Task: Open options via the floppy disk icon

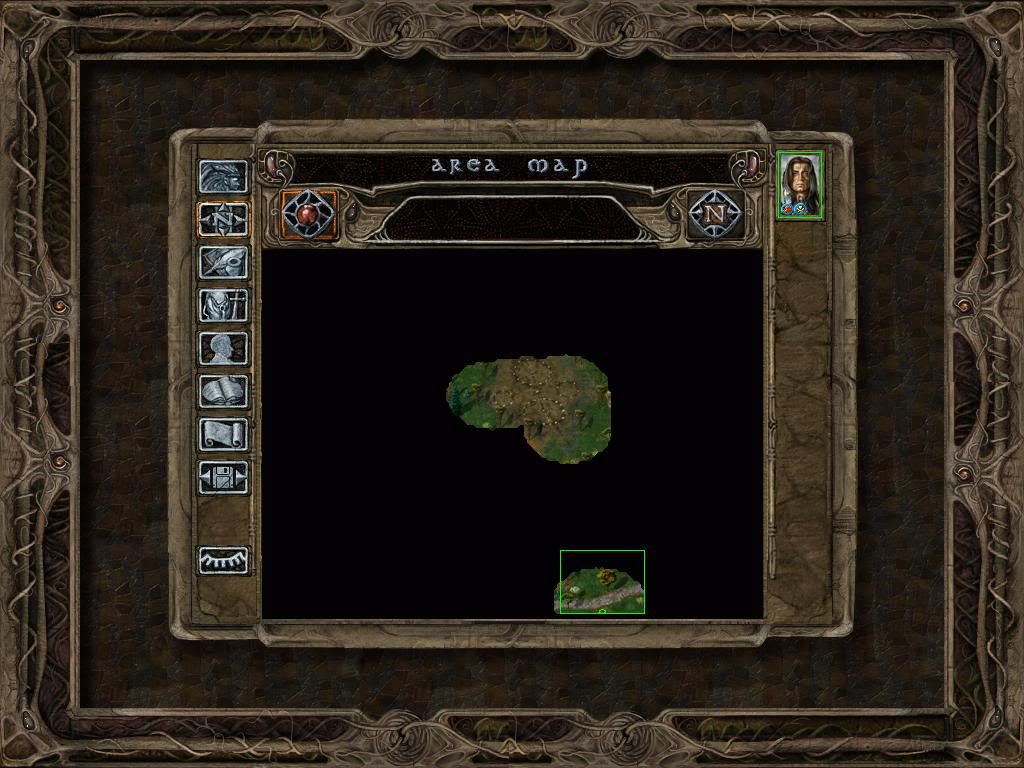Action: pos(223,477)
